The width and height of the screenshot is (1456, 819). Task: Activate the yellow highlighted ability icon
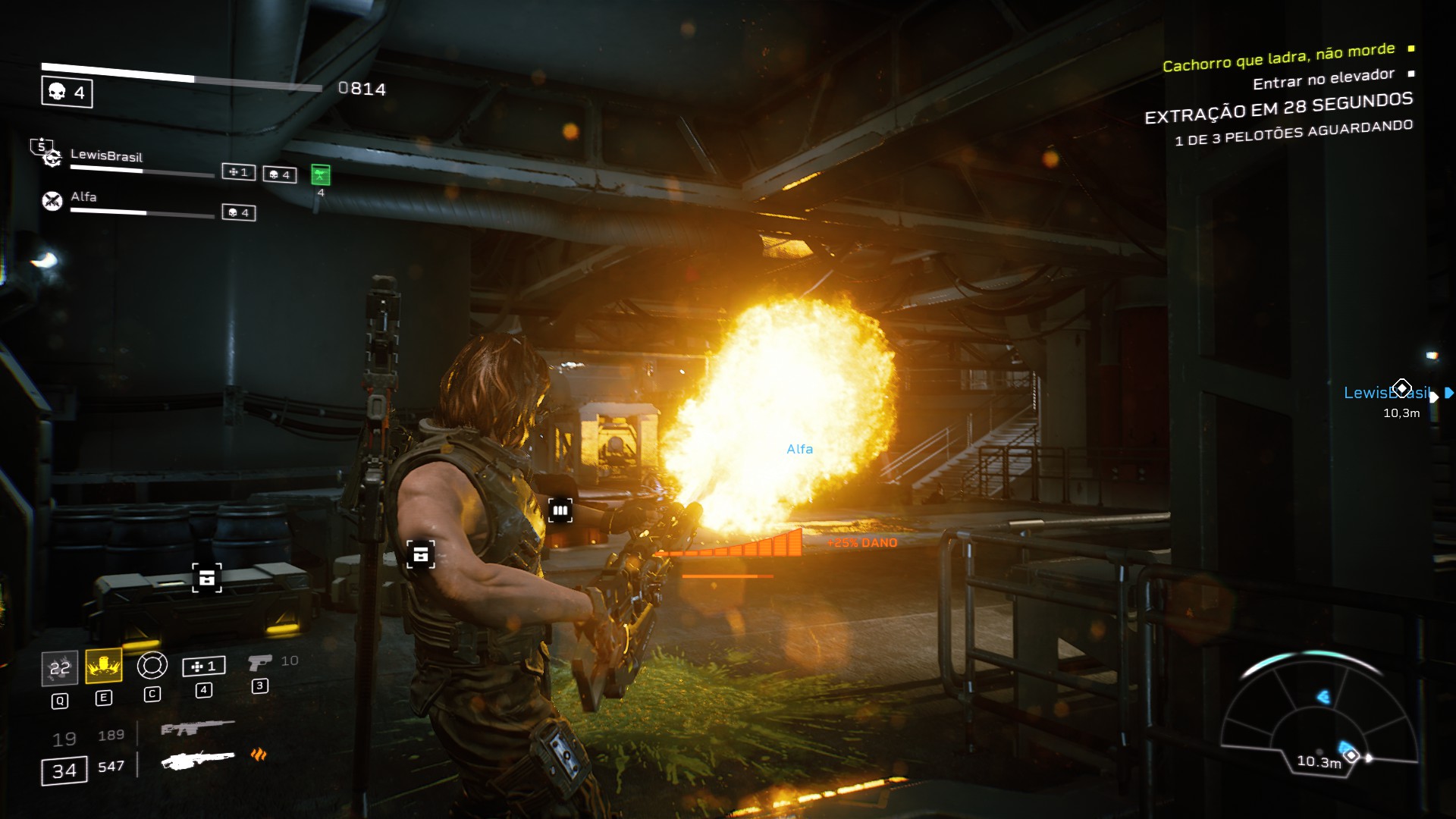point(104,666)
